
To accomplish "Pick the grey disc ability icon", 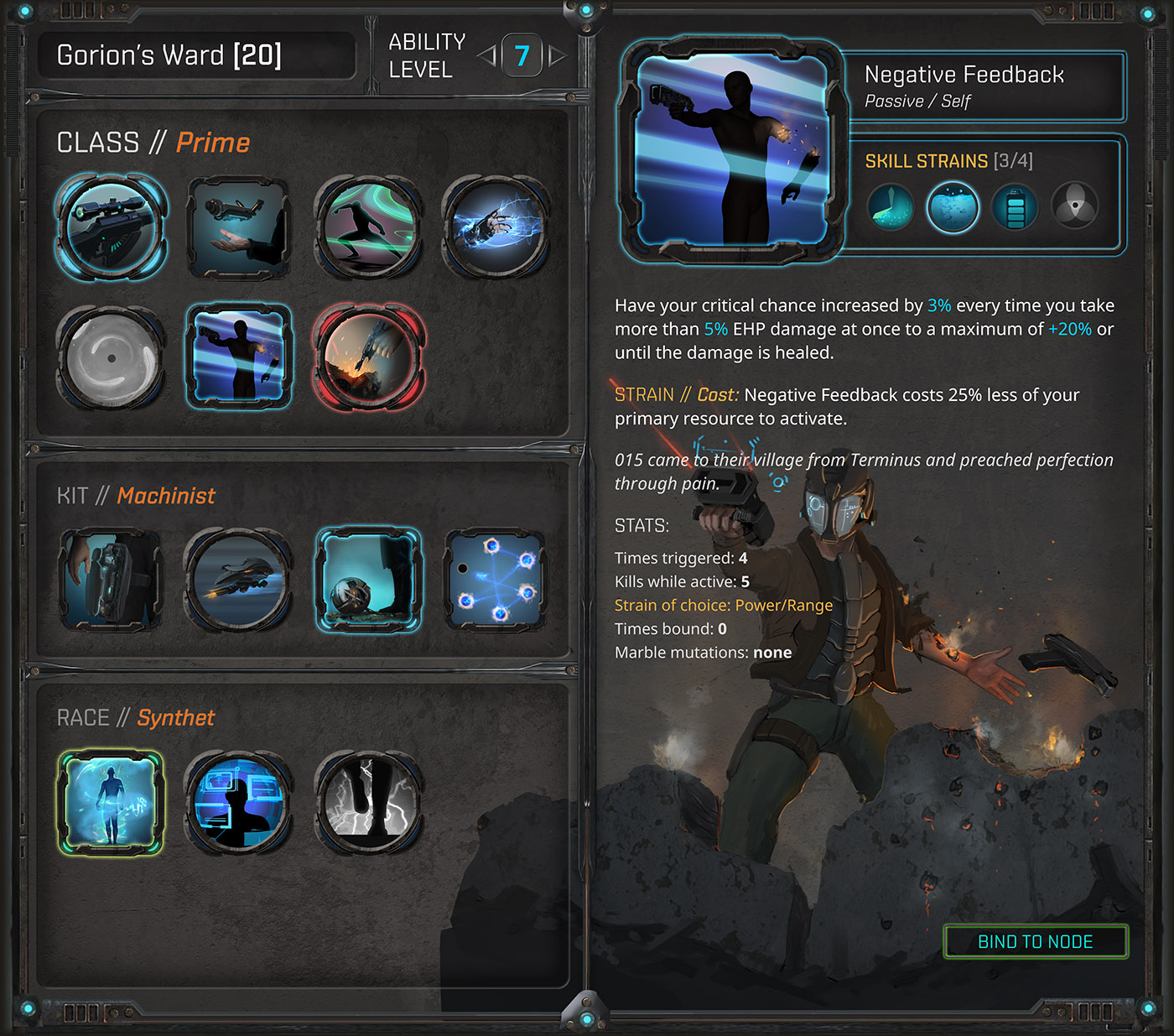I will (x=112, y=357).
